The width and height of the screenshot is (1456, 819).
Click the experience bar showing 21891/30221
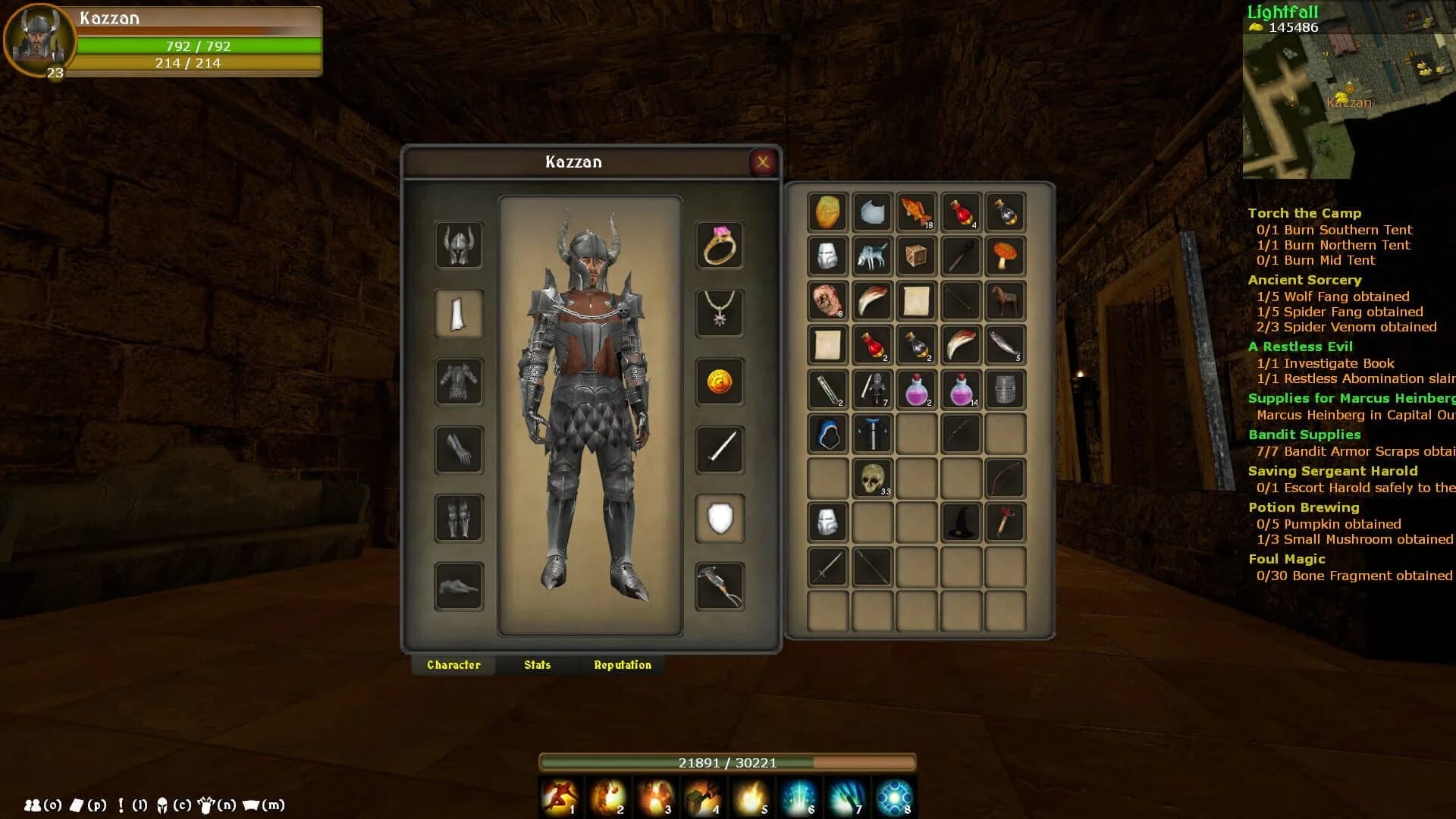728,764
